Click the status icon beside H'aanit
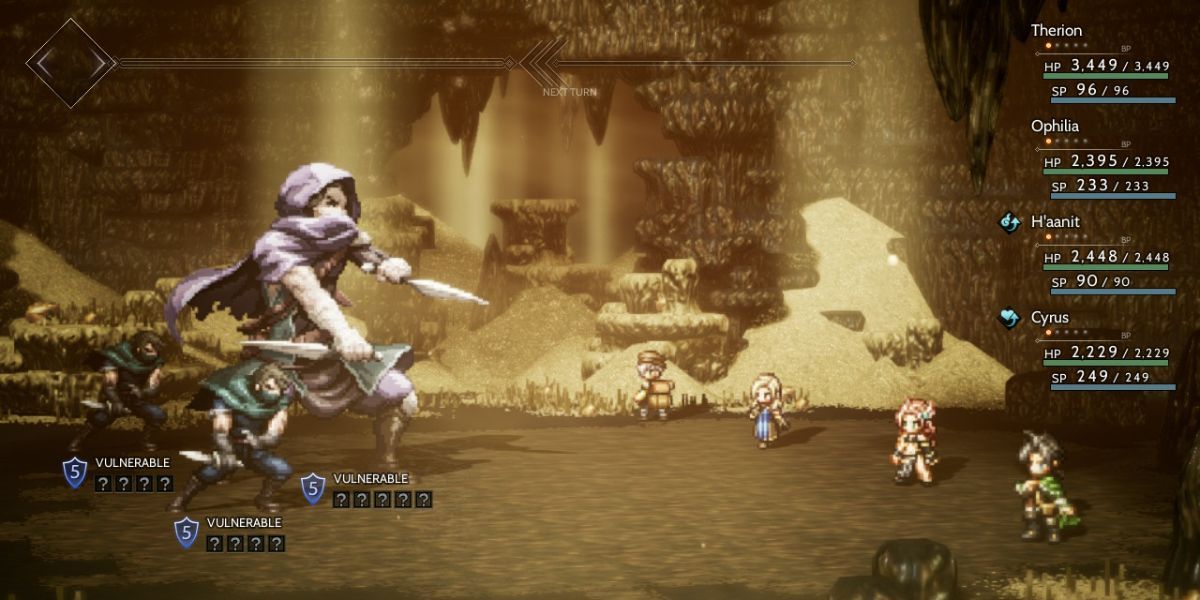This screenshot has width=1200, height=600. click(1009, 223)
